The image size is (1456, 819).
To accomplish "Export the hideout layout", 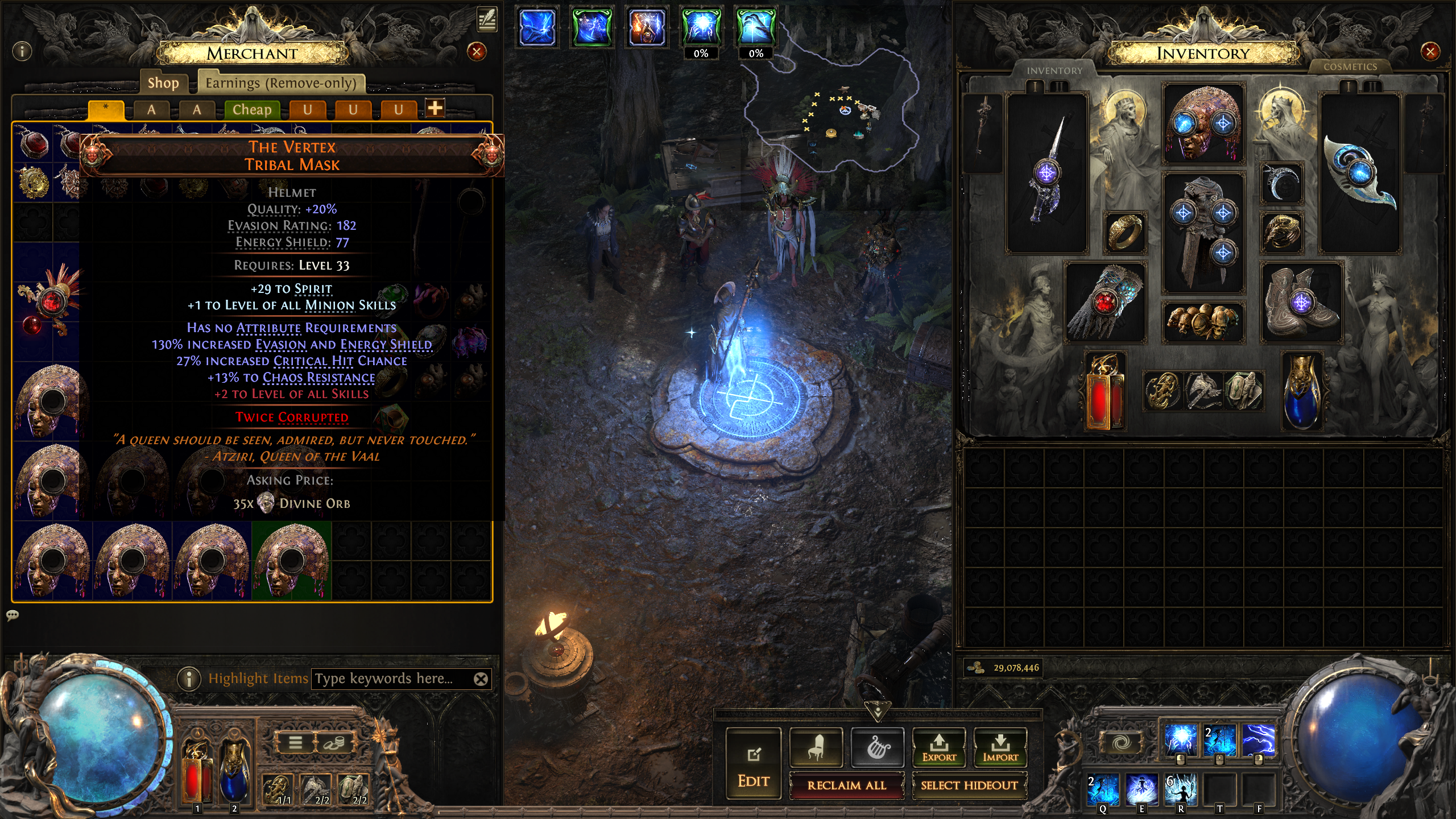I will click(938, 747).
